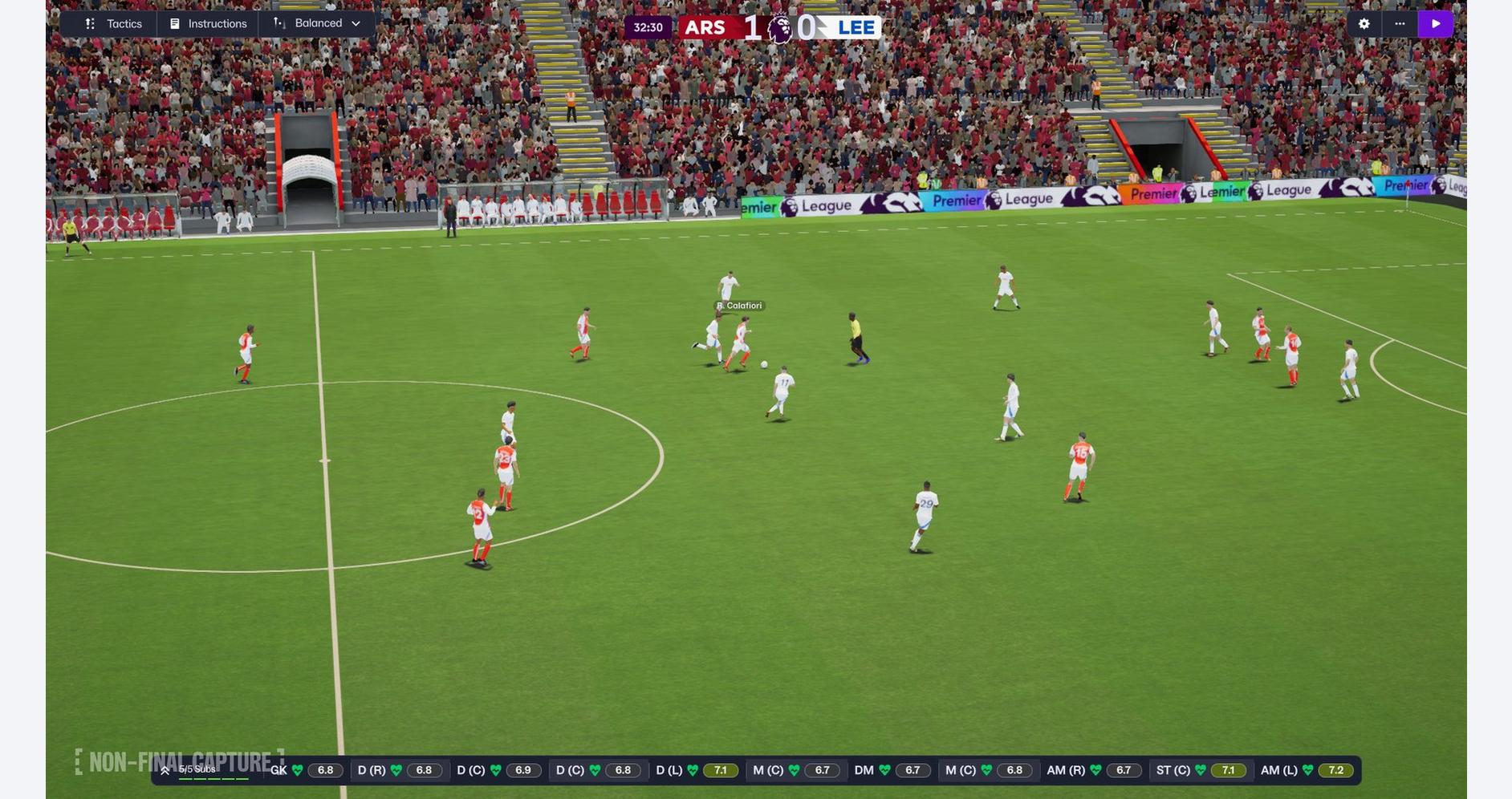This screenshot has height=799, width=1512.
Task: Switch to the Tactics tab
Action: pos(125,23)
